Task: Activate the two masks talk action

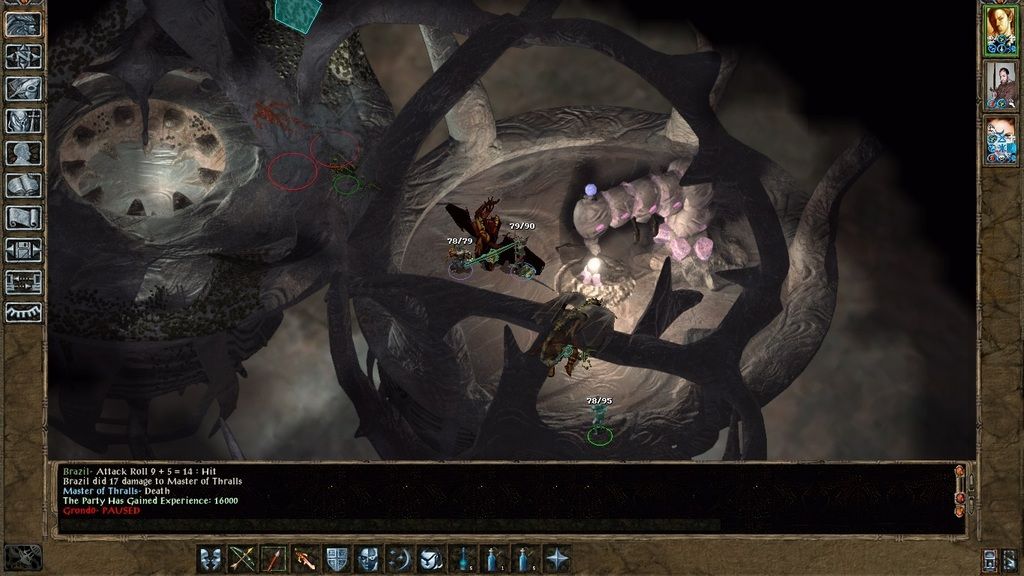Action: point(211,559)
